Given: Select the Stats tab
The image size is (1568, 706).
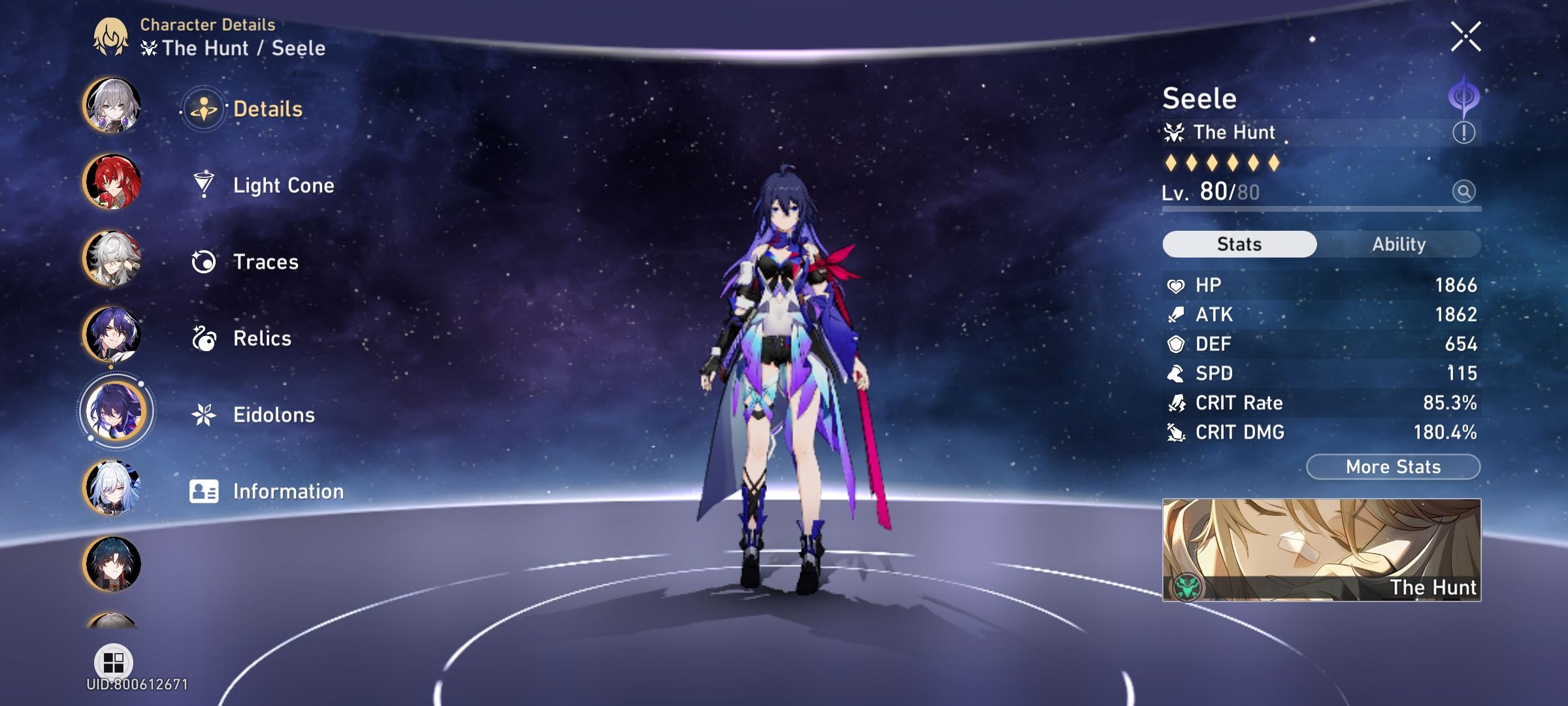Looking at the screenshot, I should (1239, 243).
